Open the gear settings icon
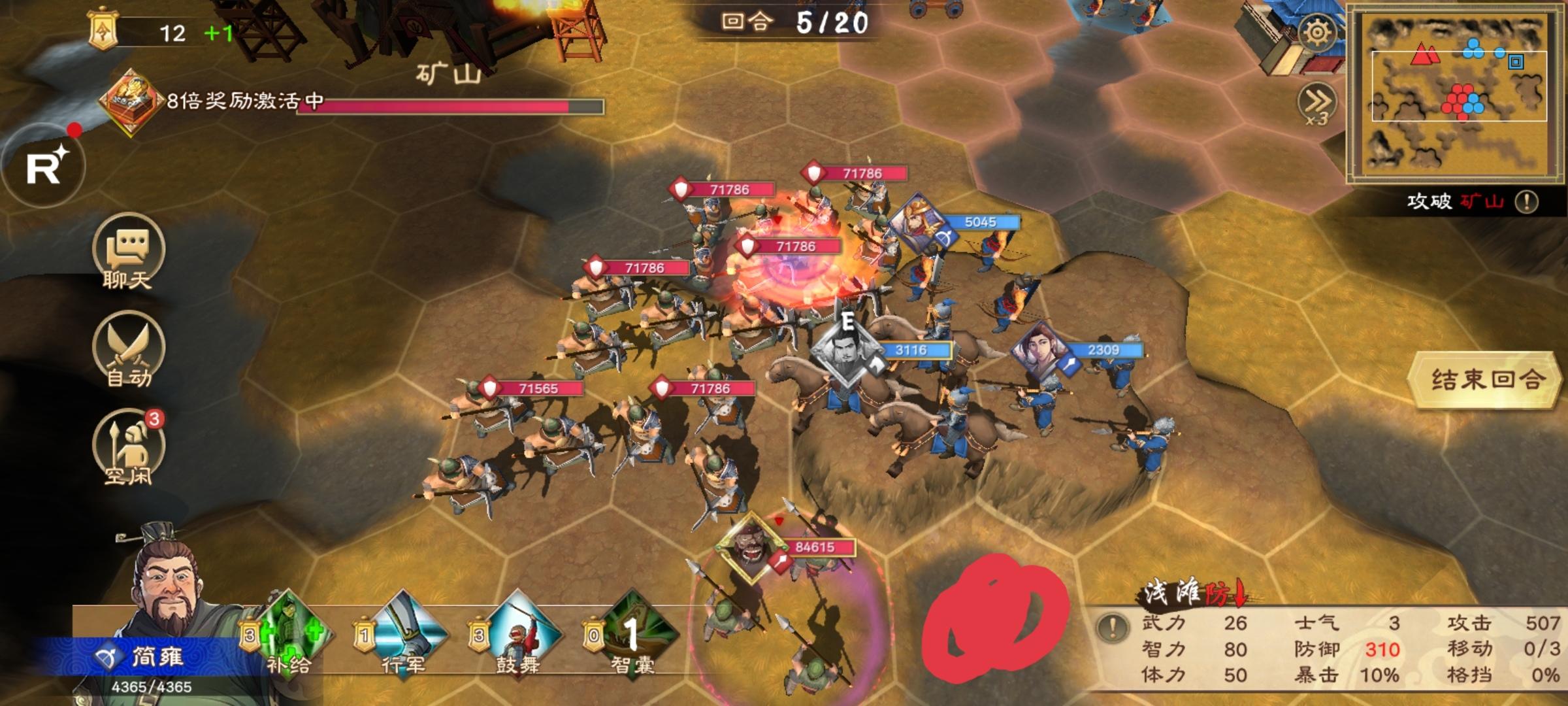Screen dimensions: 1568x706 (1316, 33)
